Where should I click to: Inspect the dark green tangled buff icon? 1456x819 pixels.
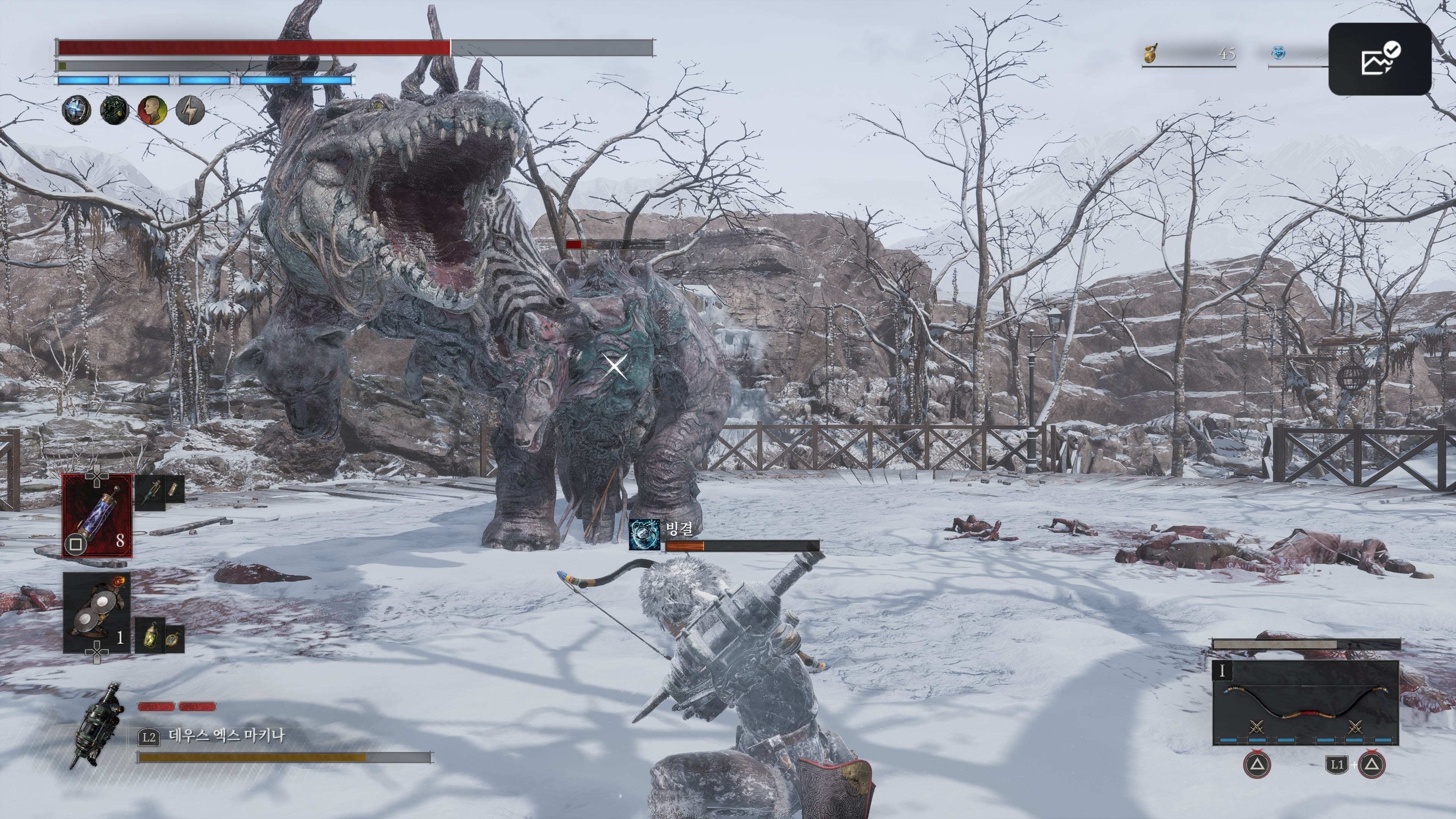(x=114, y=110)
